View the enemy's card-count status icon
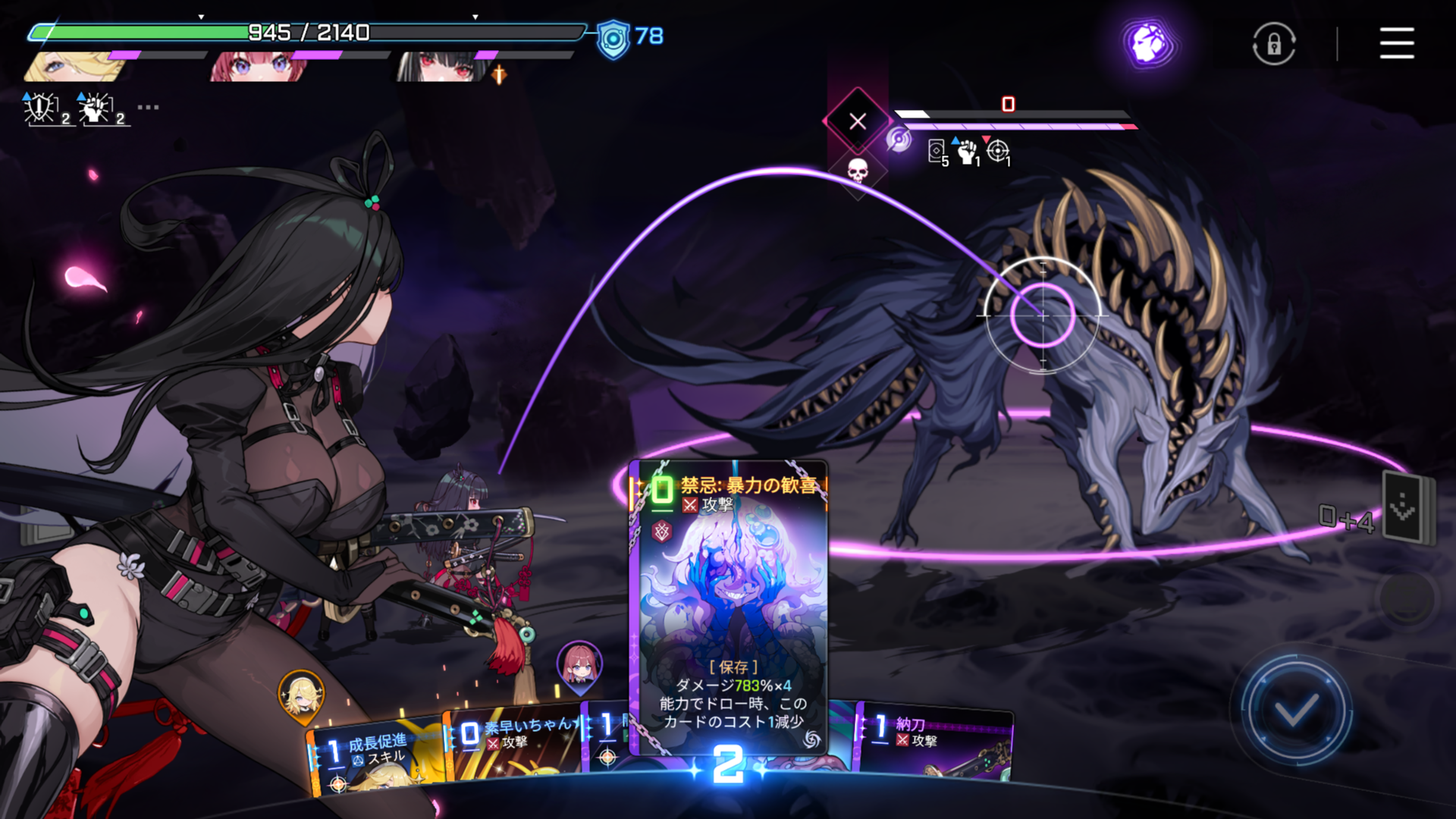This screenshot has width=1456, height=819. pyautogui.click(x=937, y=151)
